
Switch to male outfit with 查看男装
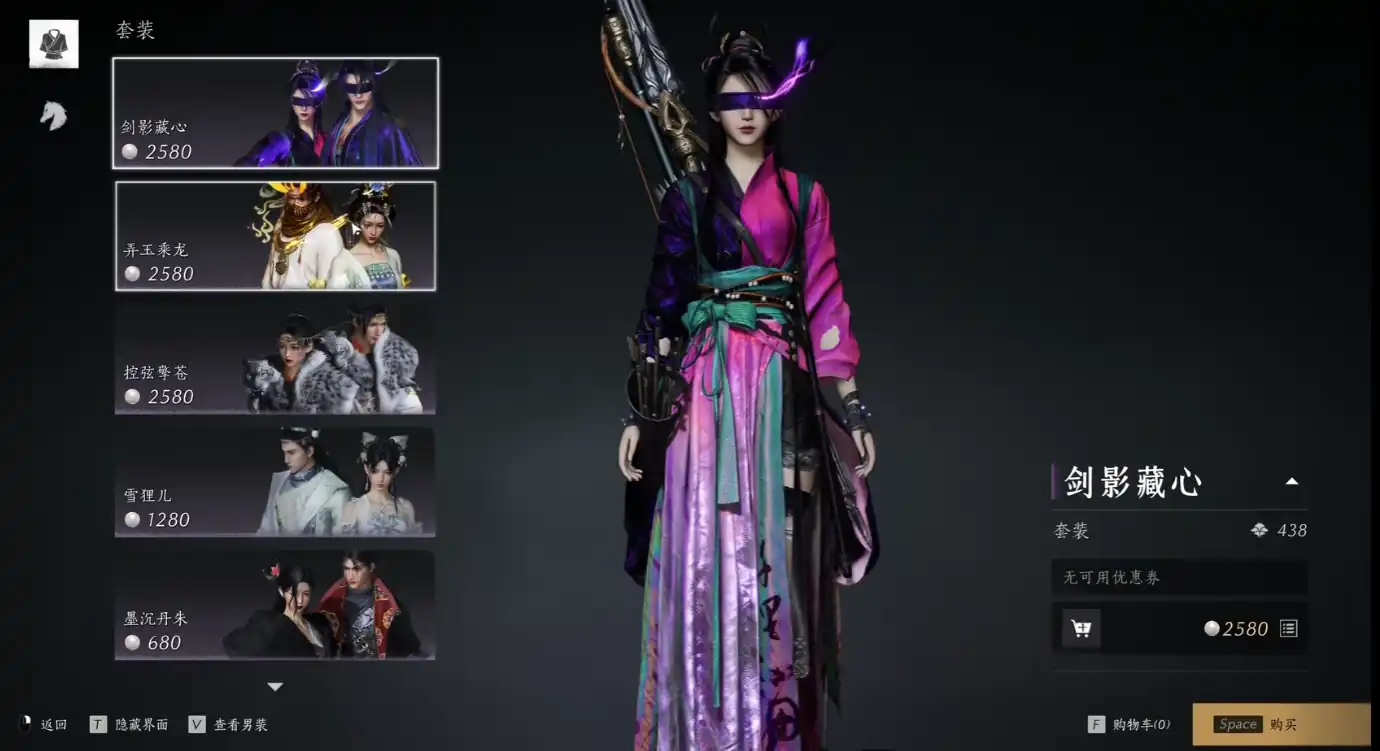coord(240,724)
